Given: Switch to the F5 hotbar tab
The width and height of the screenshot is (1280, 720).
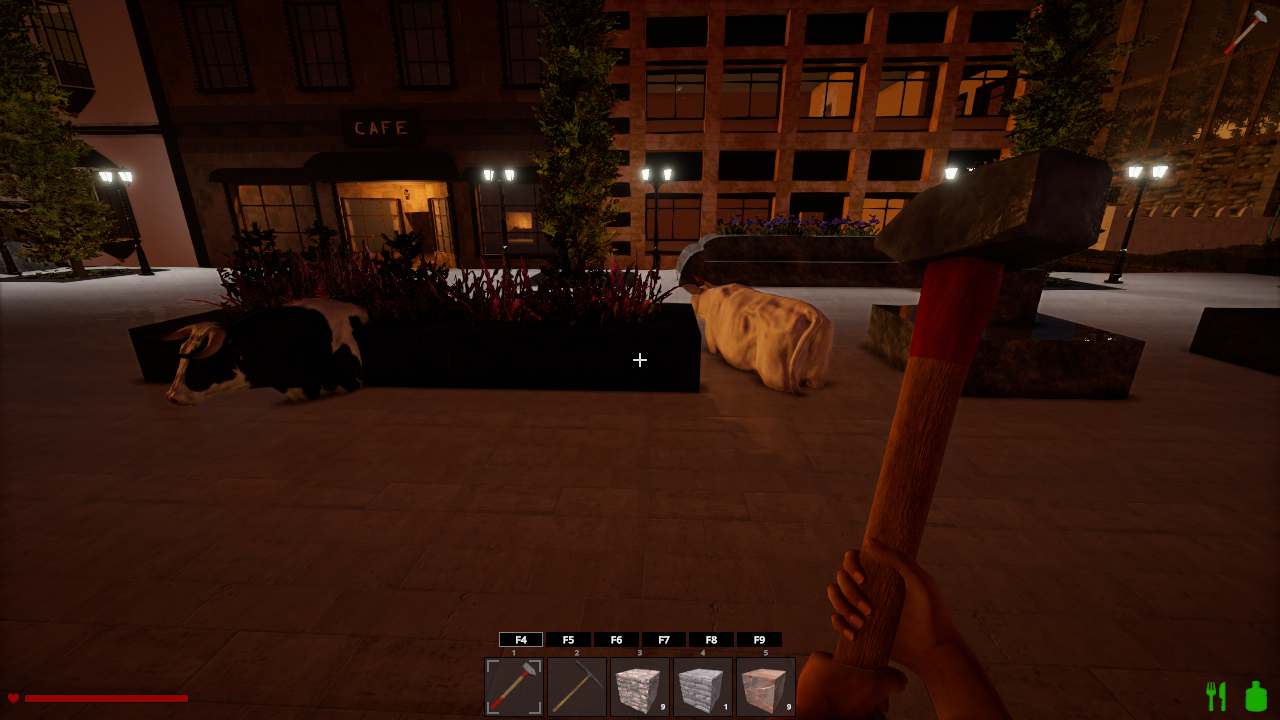Looking at the screenshot, I should [x=569, y=640].
